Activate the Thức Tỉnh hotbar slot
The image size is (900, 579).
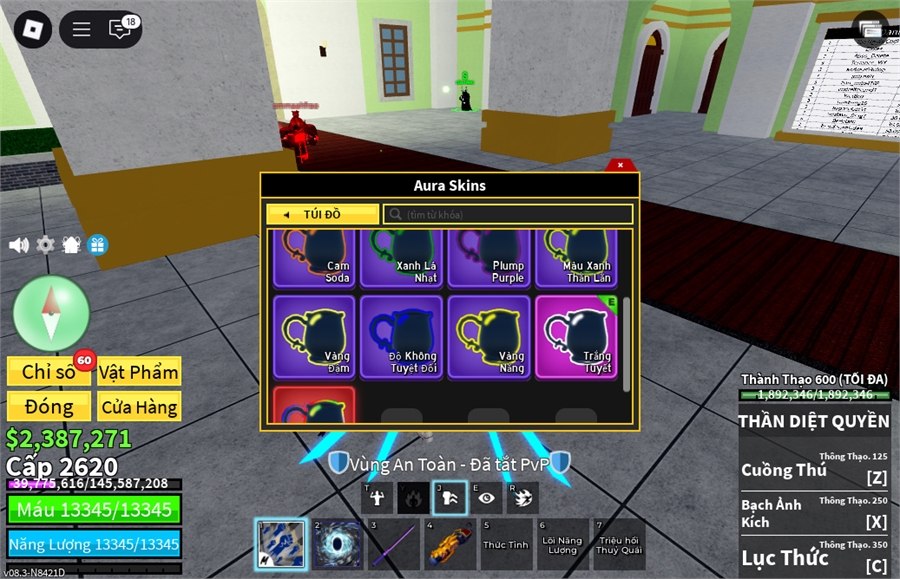(506, 544)
